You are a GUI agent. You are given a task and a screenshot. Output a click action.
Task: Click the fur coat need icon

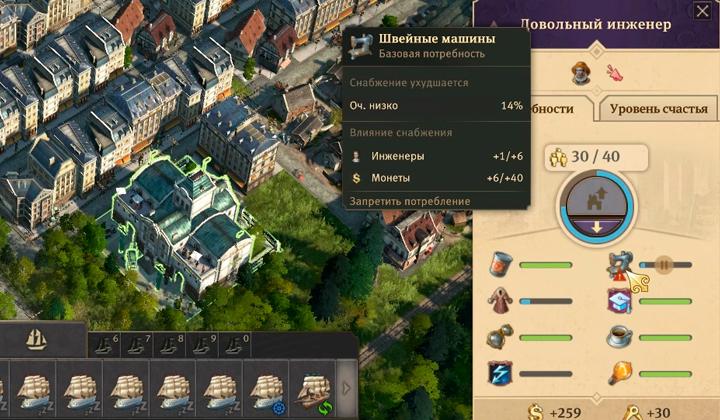501,300
